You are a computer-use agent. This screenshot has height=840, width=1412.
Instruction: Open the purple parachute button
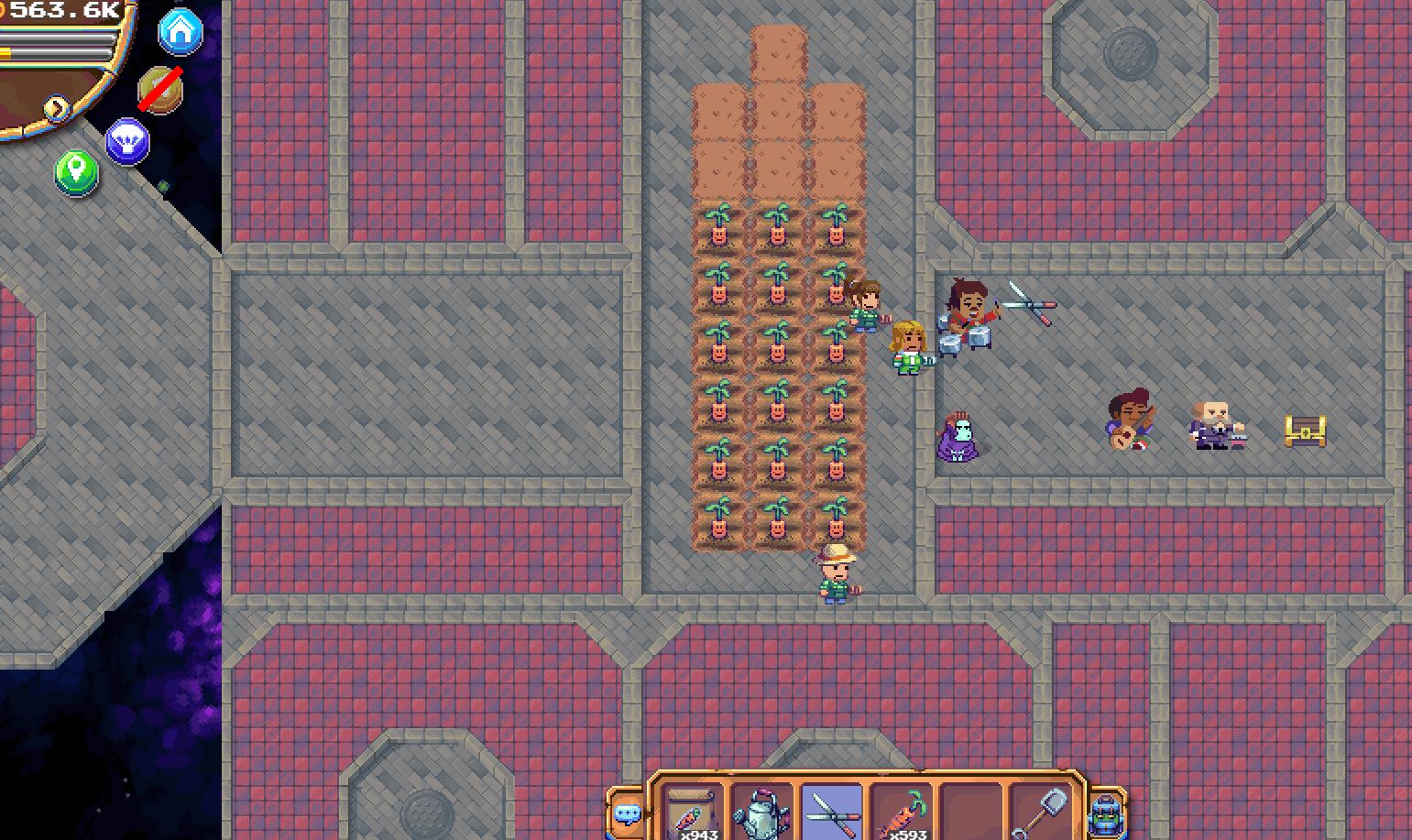coord(127,142)
